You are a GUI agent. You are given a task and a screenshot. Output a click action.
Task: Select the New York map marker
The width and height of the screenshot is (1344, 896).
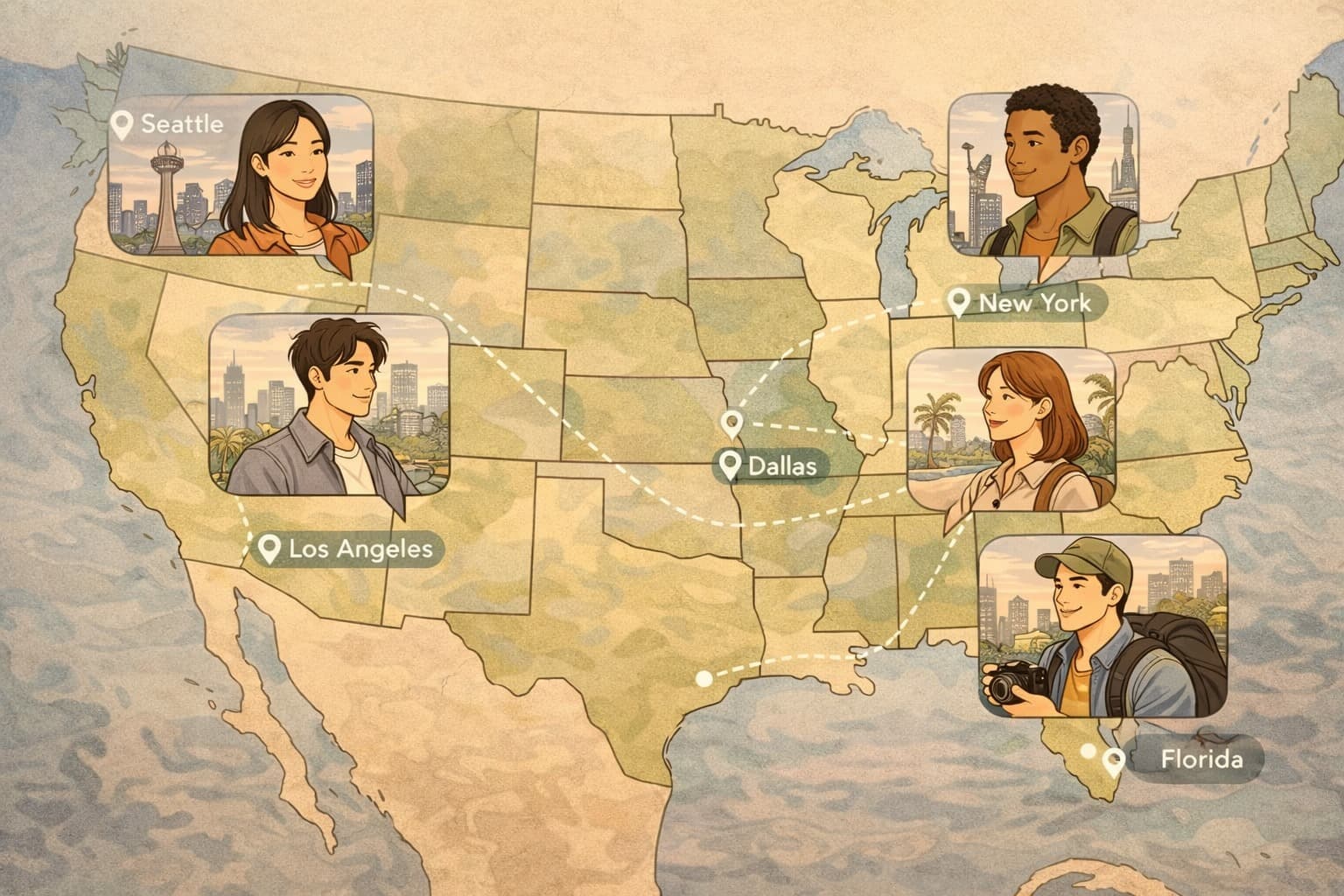960,304
